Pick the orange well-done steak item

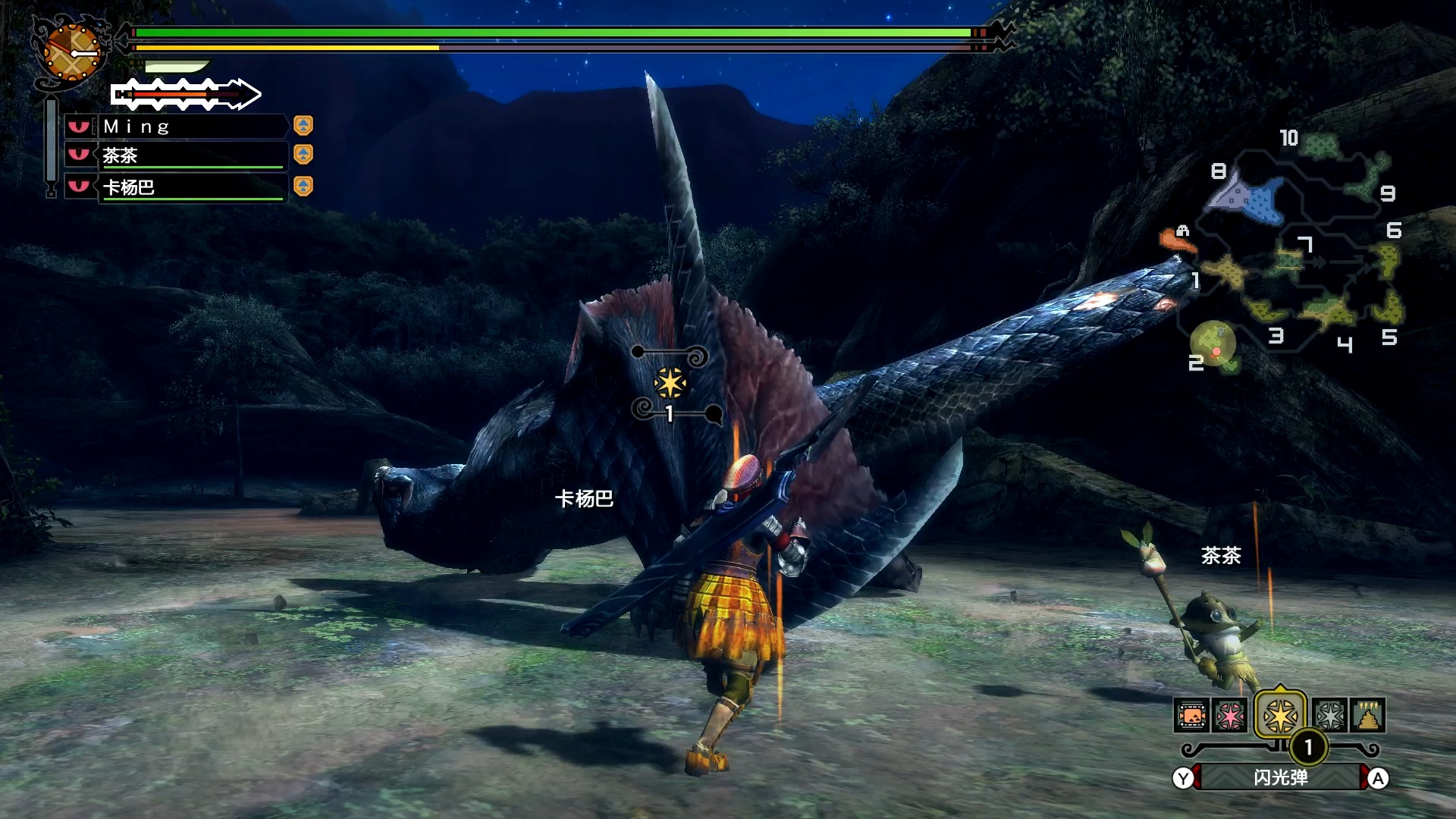click(x=1191, y=715)
